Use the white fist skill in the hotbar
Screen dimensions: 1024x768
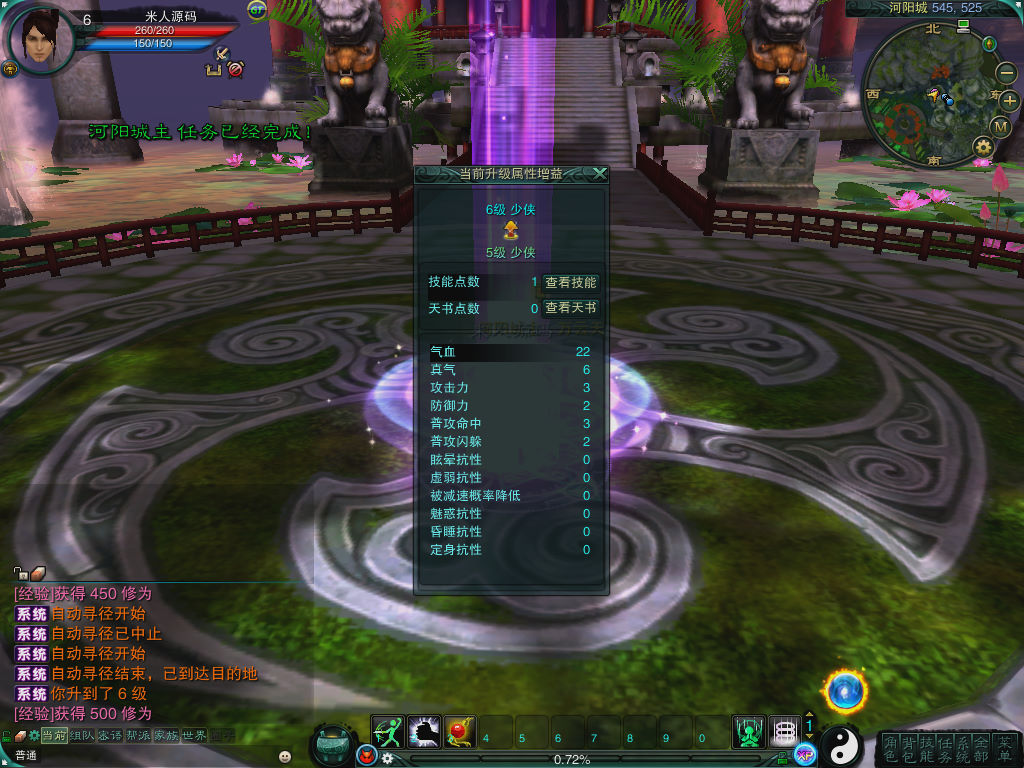424,732
